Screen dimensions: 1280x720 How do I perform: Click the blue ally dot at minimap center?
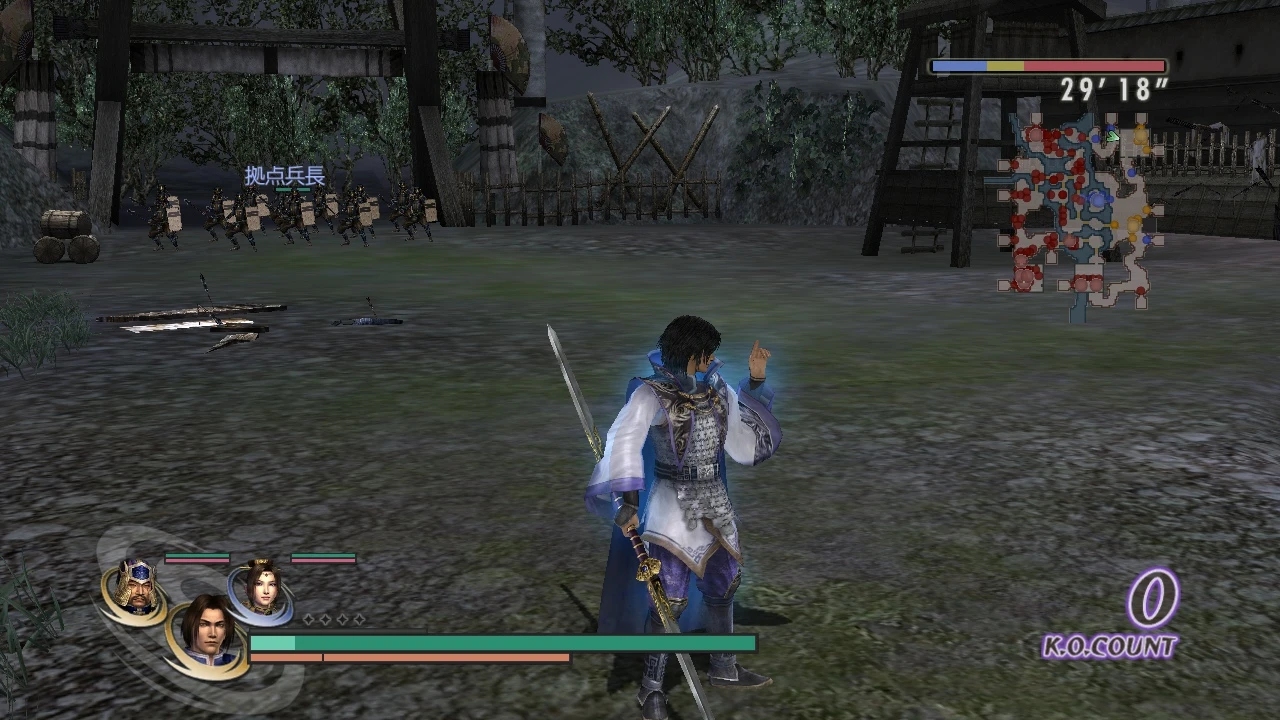click(x=1099, y=200)
